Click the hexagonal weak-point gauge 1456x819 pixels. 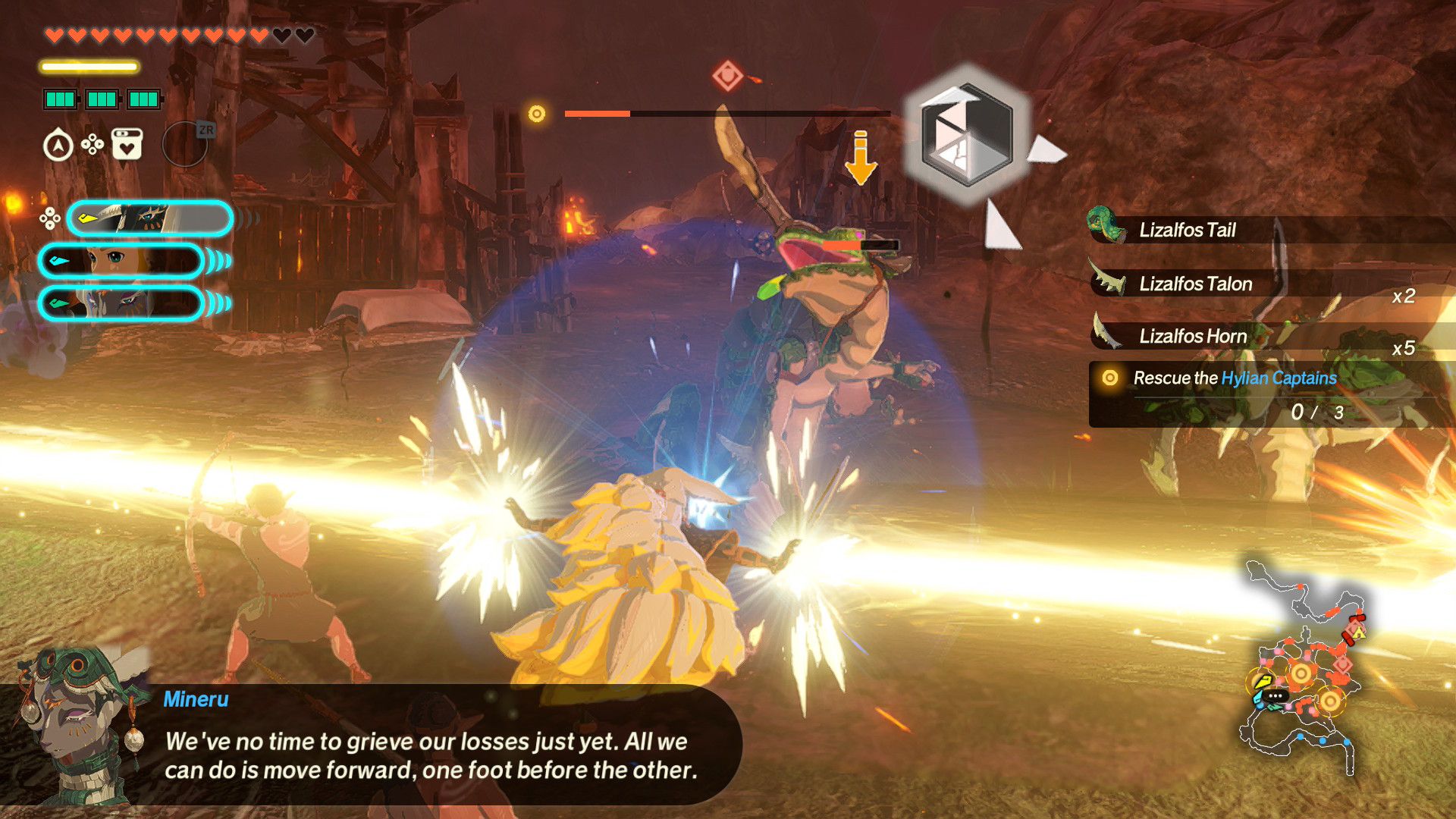click(x=967, y=135)
